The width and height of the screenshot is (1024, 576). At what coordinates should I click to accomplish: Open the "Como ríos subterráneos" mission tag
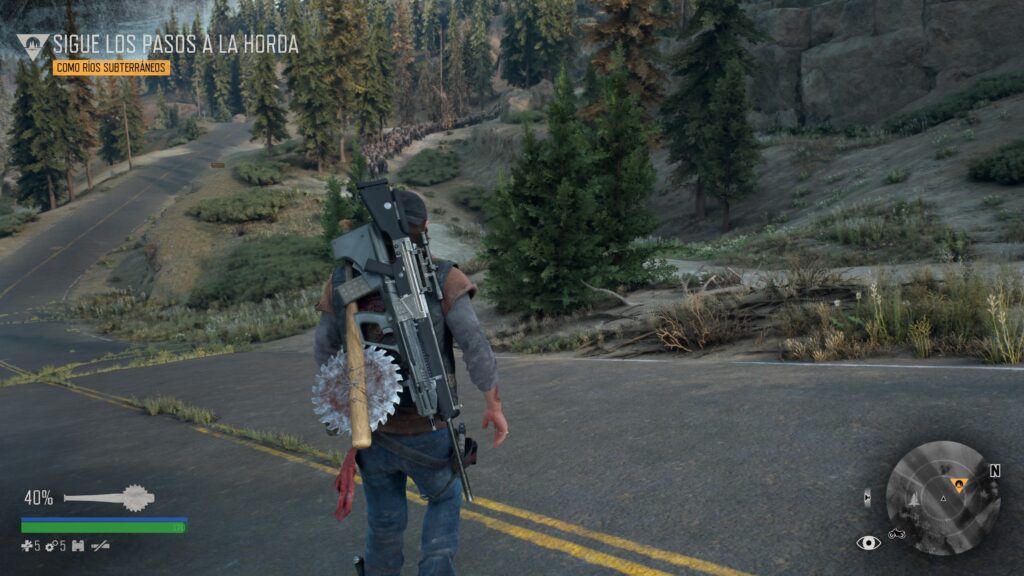point(111,68)
